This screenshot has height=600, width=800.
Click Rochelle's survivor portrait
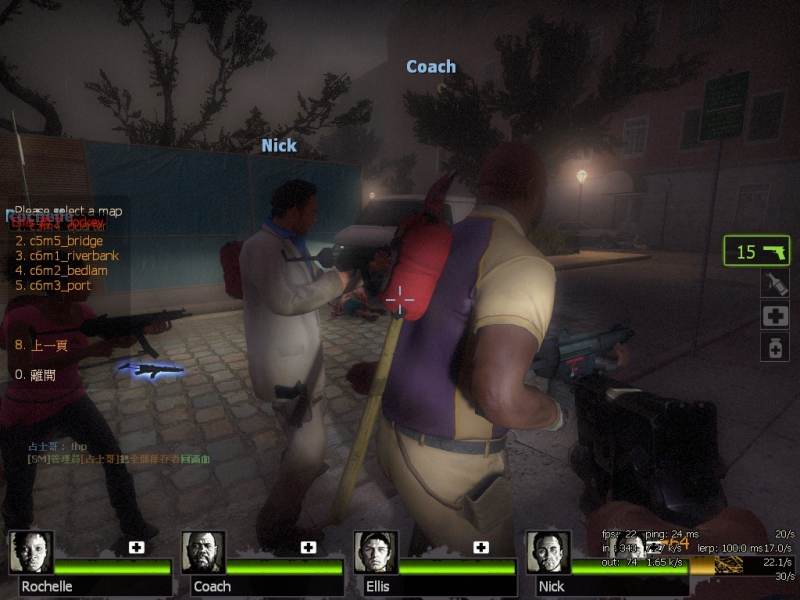[31, 553]
